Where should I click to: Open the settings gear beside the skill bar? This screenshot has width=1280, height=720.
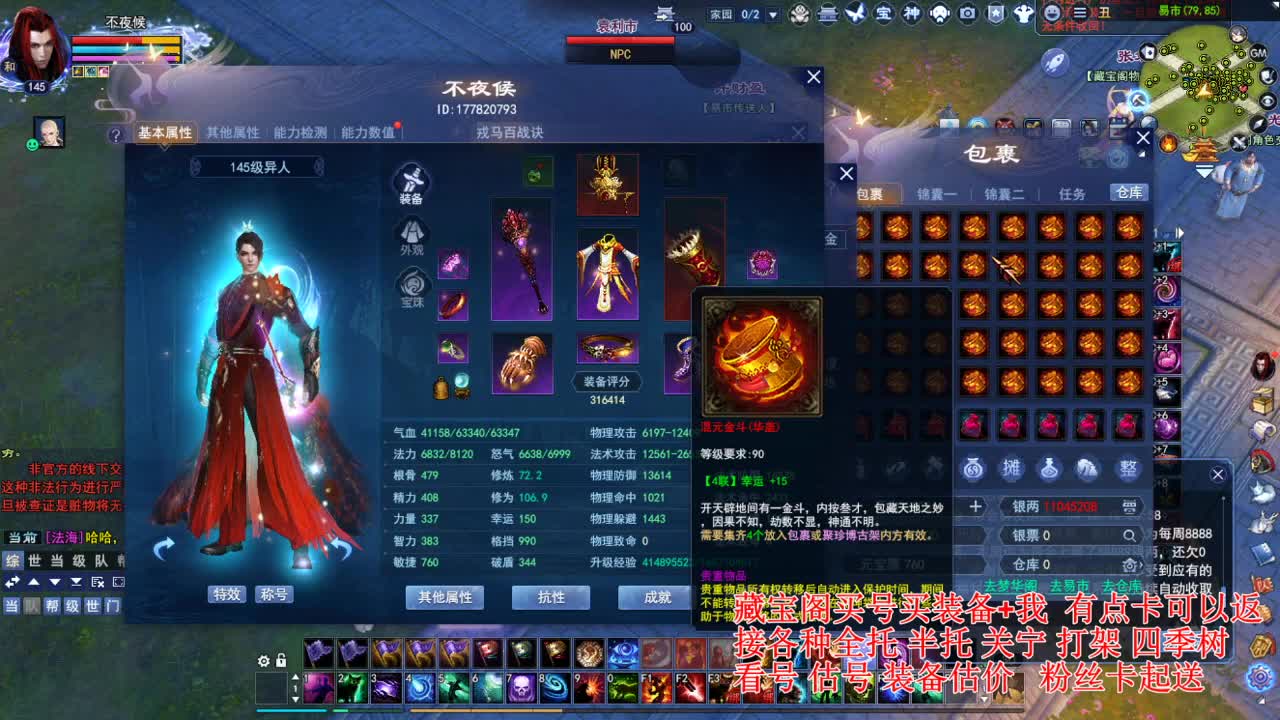[264, 661]
